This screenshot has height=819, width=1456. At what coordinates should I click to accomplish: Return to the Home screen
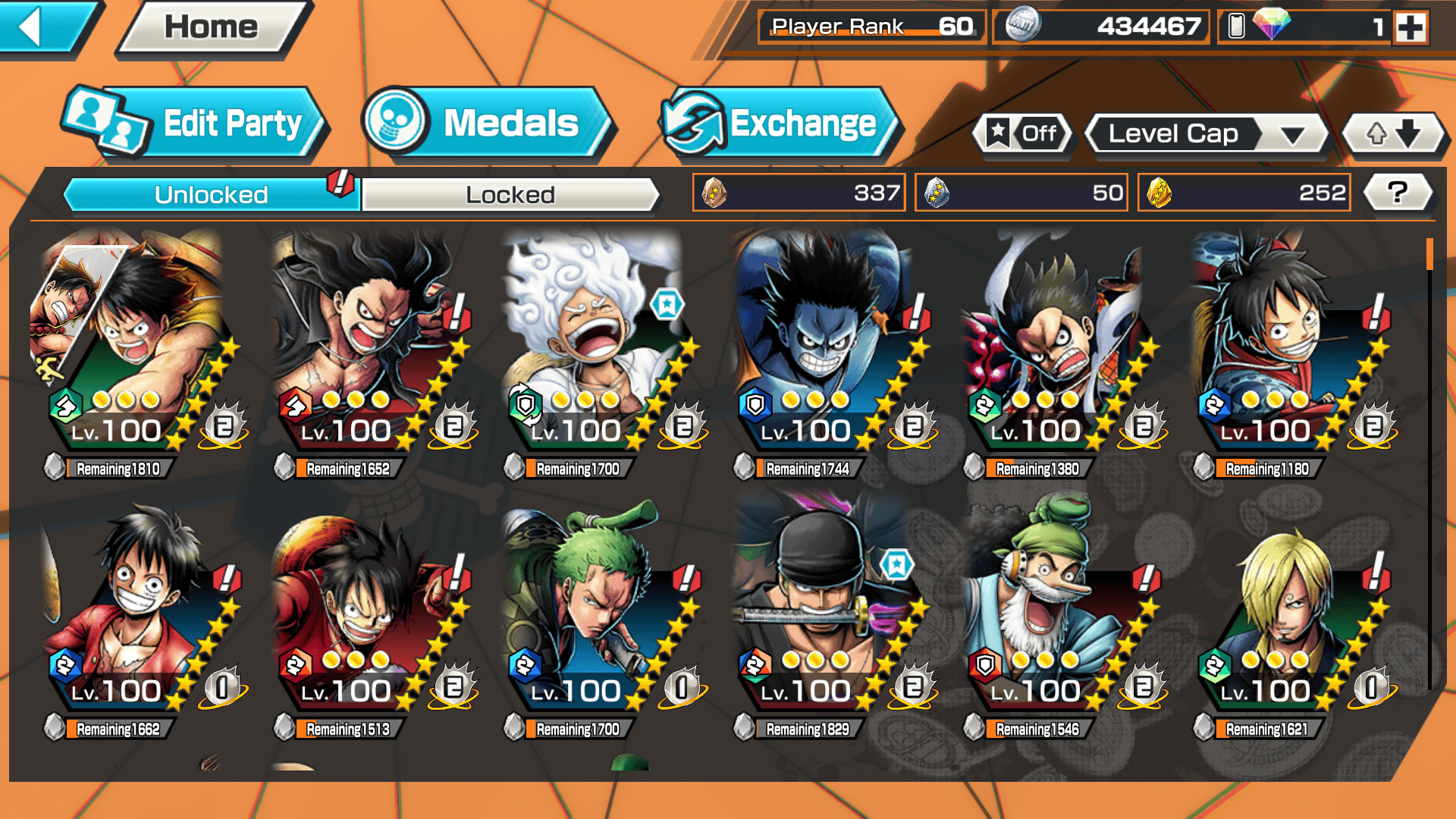[212, 27]
